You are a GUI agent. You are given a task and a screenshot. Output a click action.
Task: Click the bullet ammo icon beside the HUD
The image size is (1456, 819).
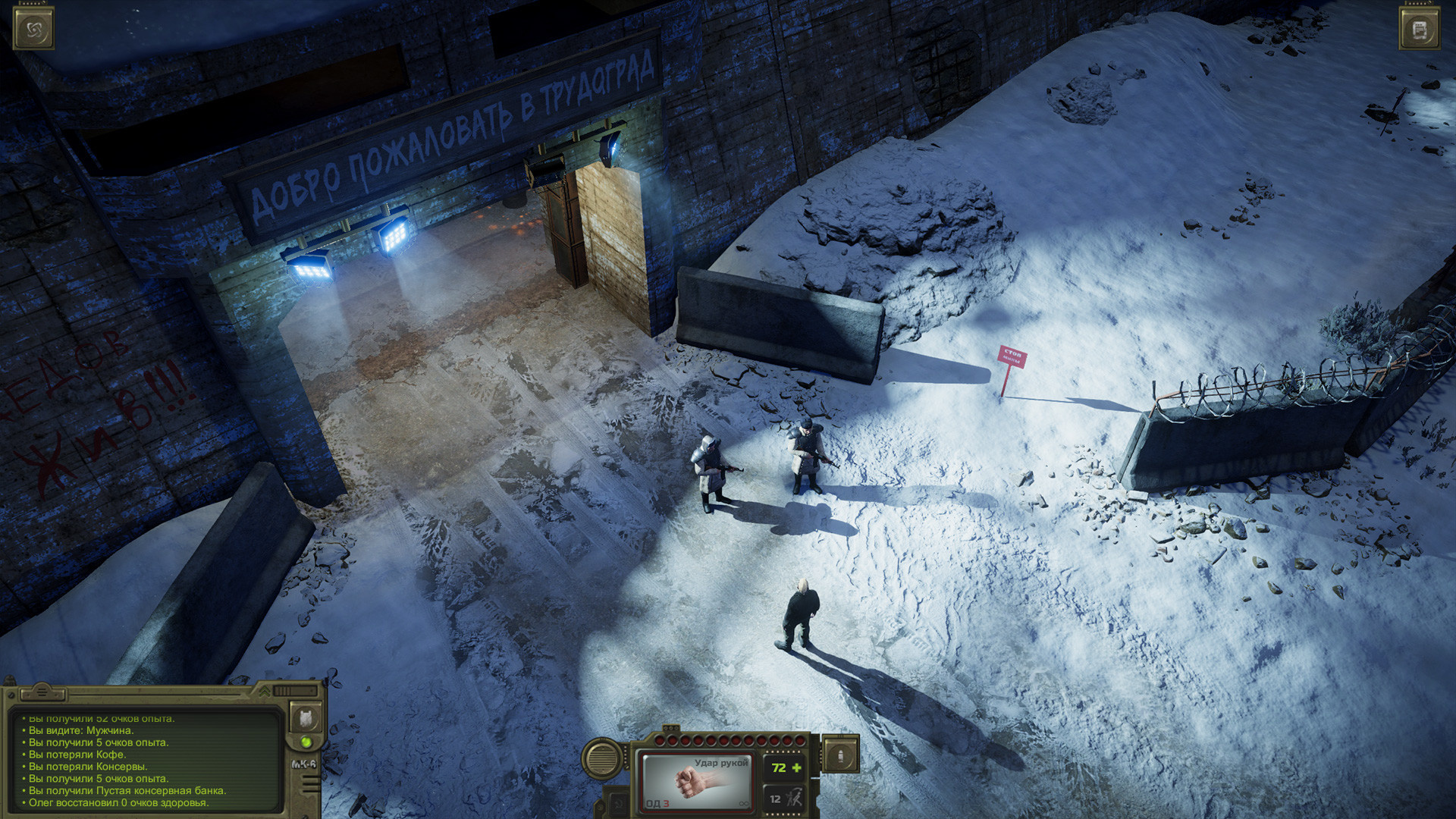point(841,753)
